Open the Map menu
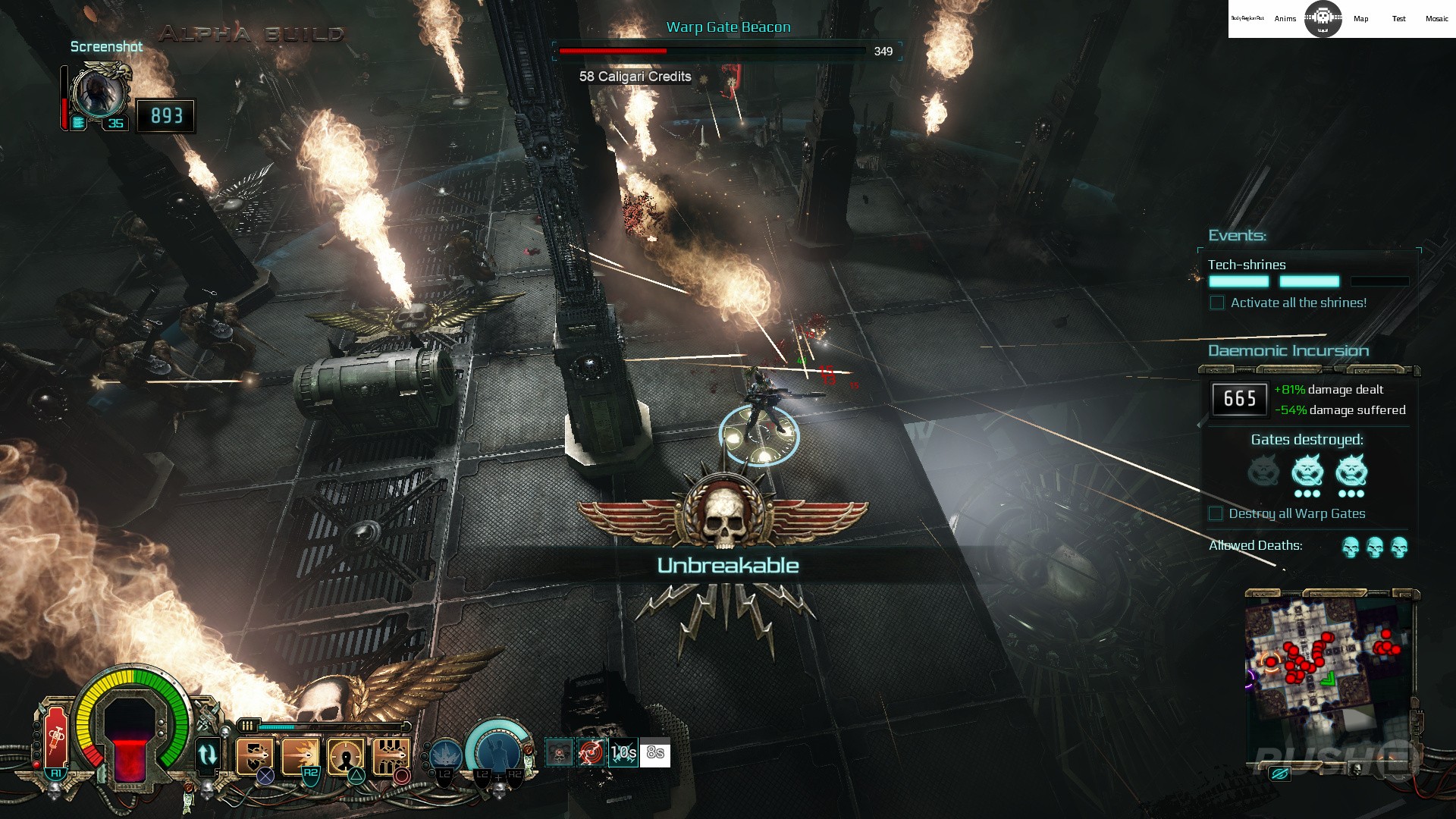1456x819 pixels. 1361,19
